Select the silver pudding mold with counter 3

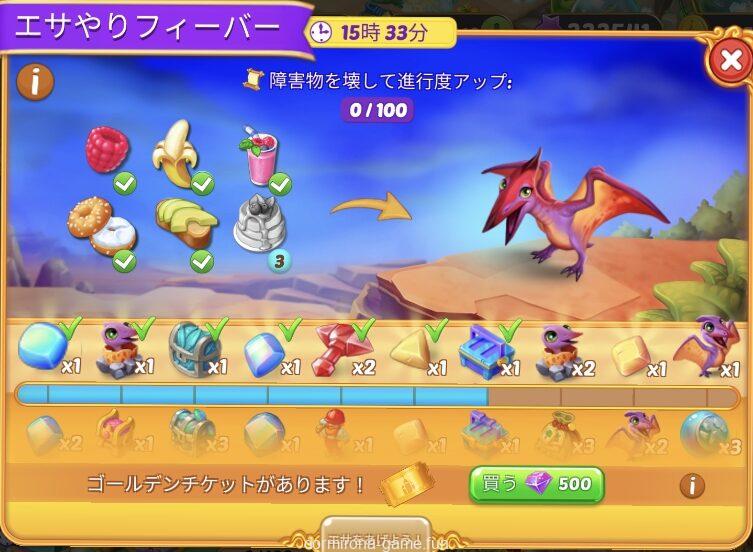(x=259, y=225)
